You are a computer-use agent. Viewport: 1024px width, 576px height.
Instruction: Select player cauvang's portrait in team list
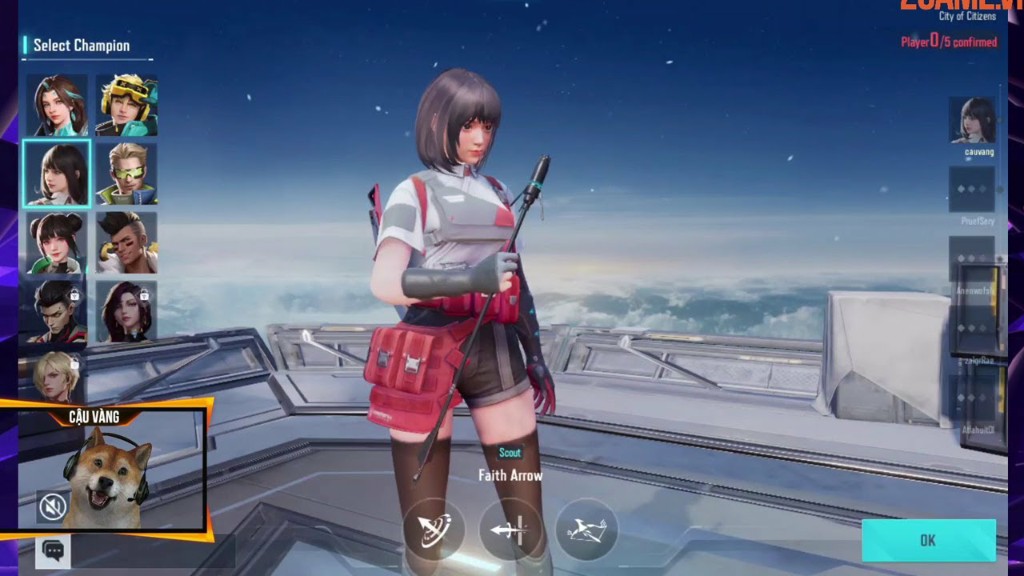tap(972, 121)
